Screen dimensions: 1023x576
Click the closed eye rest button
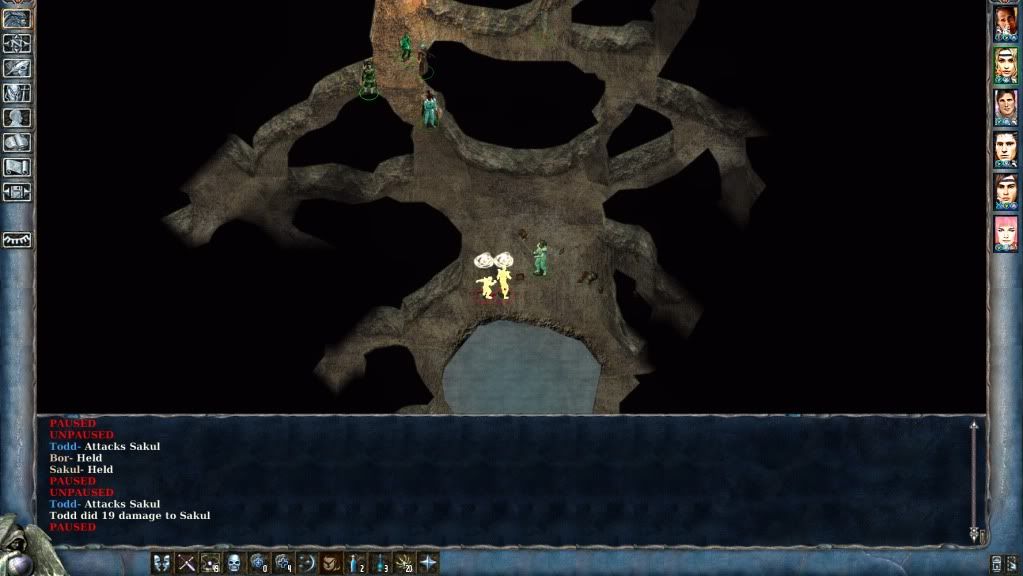pyautogui.click(x=17, y=240)
